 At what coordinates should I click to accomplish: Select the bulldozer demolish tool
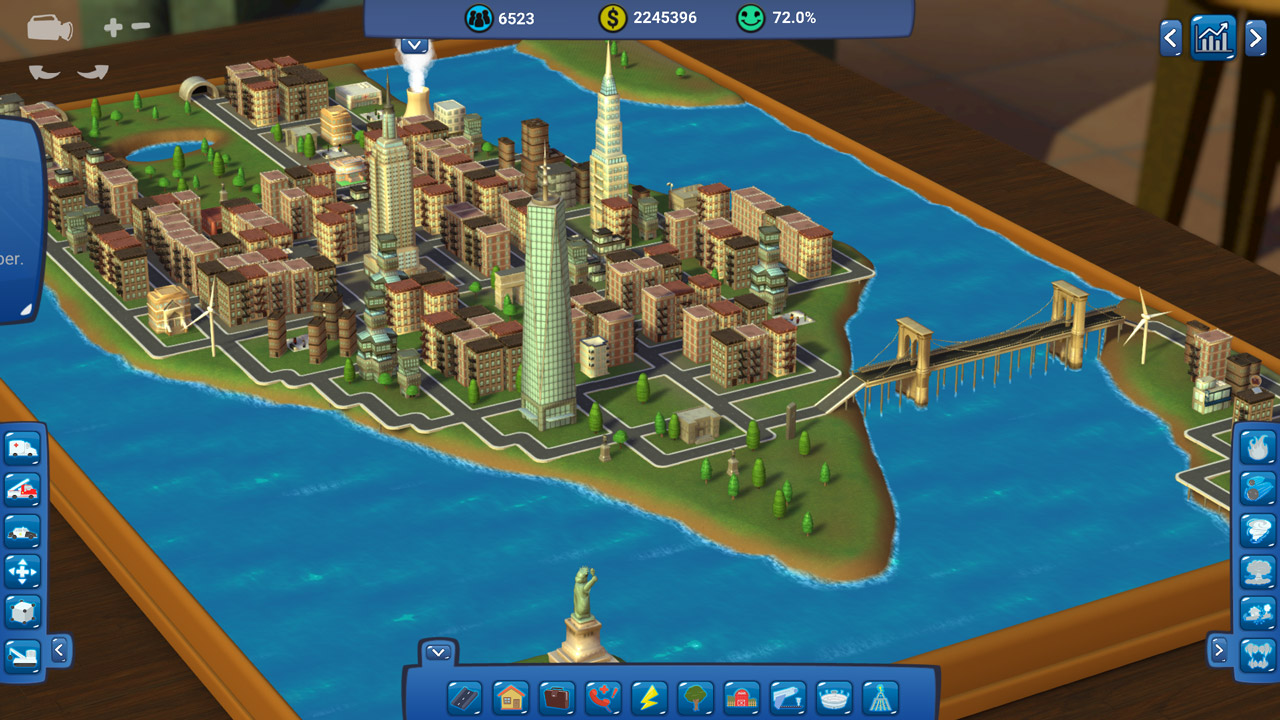pos(22,655)
